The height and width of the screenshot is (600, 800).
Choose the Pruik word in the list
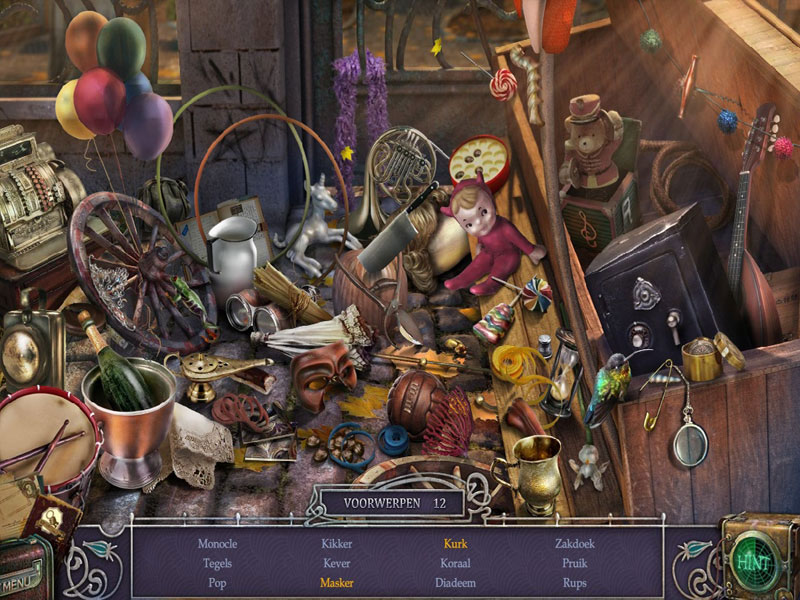[575, 563]
